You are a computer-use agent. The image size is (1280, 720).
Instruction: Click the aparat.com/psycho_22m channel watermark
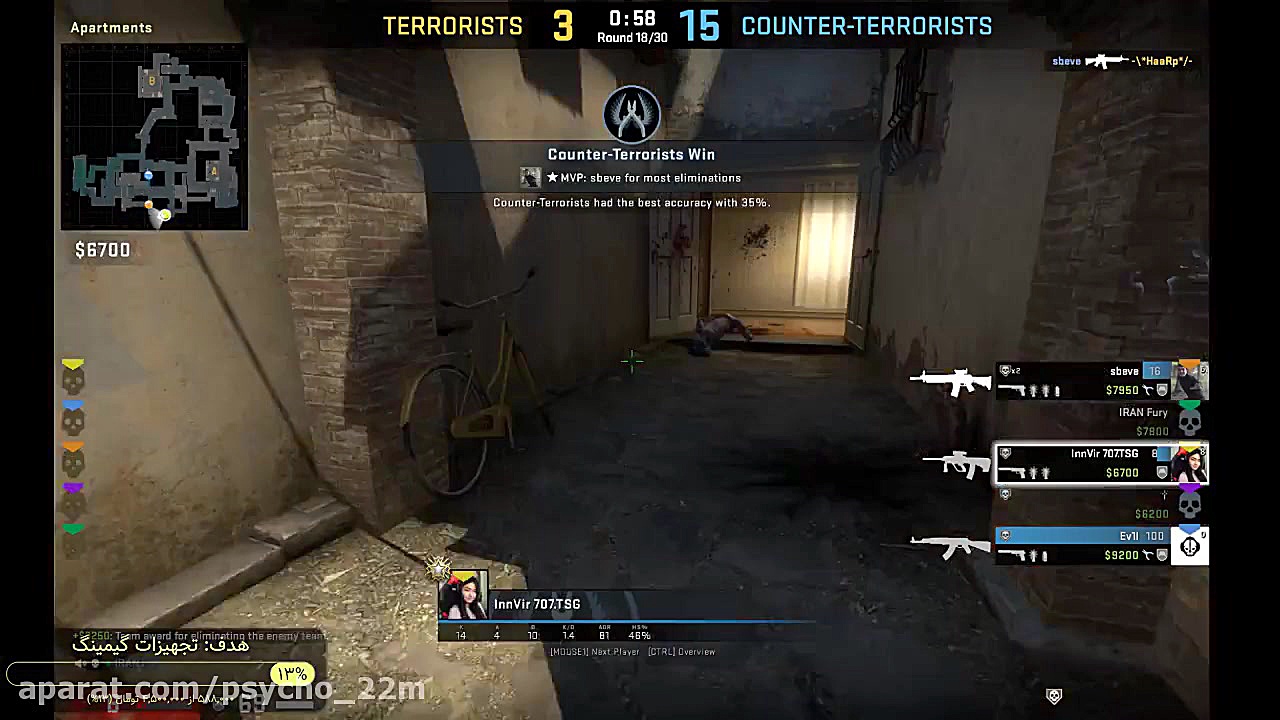[x=222, y=689]
